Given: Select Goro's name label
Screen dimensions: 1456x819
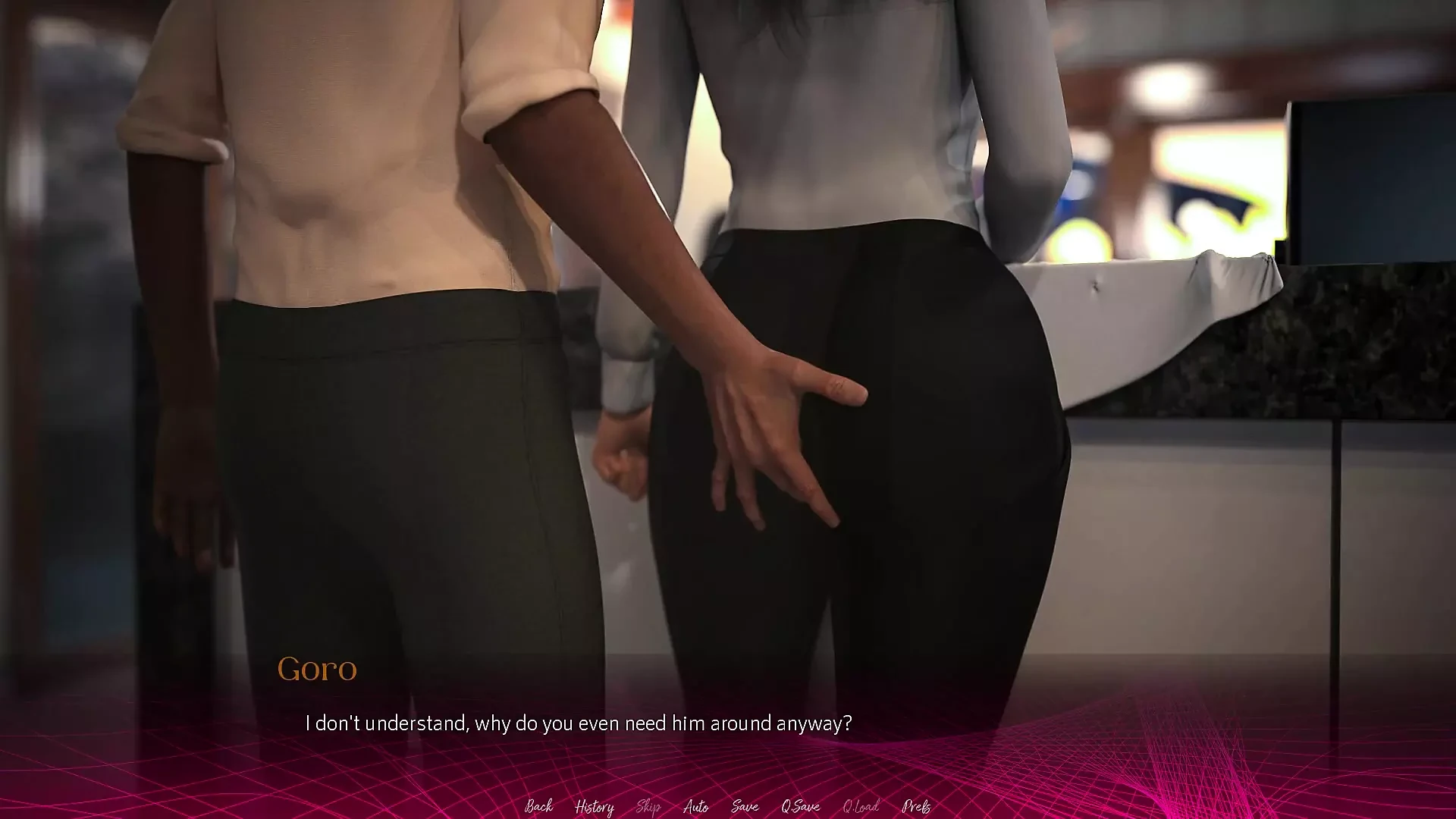Looking at the screenshot, I should click(x=318, y=669).
